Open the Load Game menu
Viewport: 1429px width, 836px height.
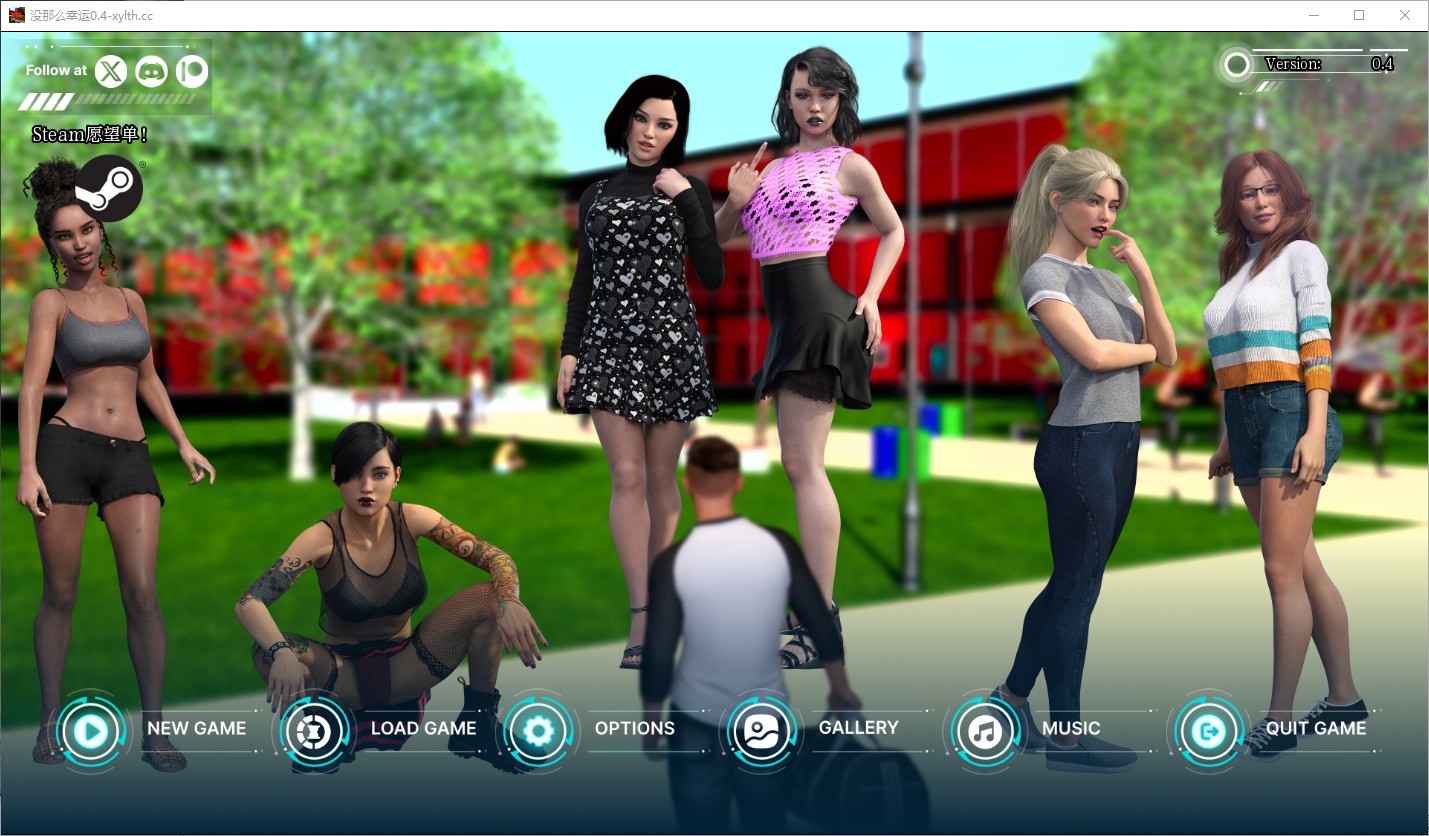pos(316,731)
